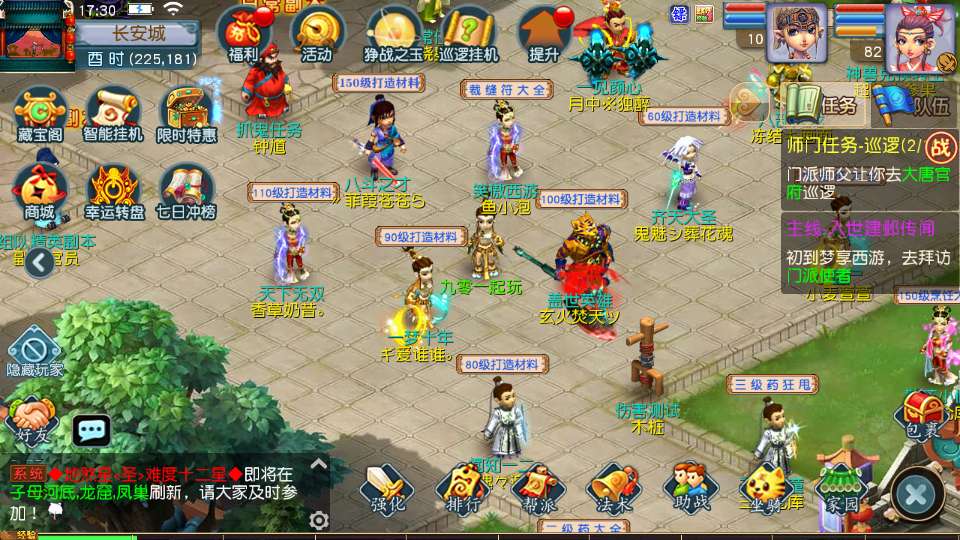The width and height of the screenshot is (960, 540).
Task: Open the 排行 rankings menu
Action: coord(463,488)
